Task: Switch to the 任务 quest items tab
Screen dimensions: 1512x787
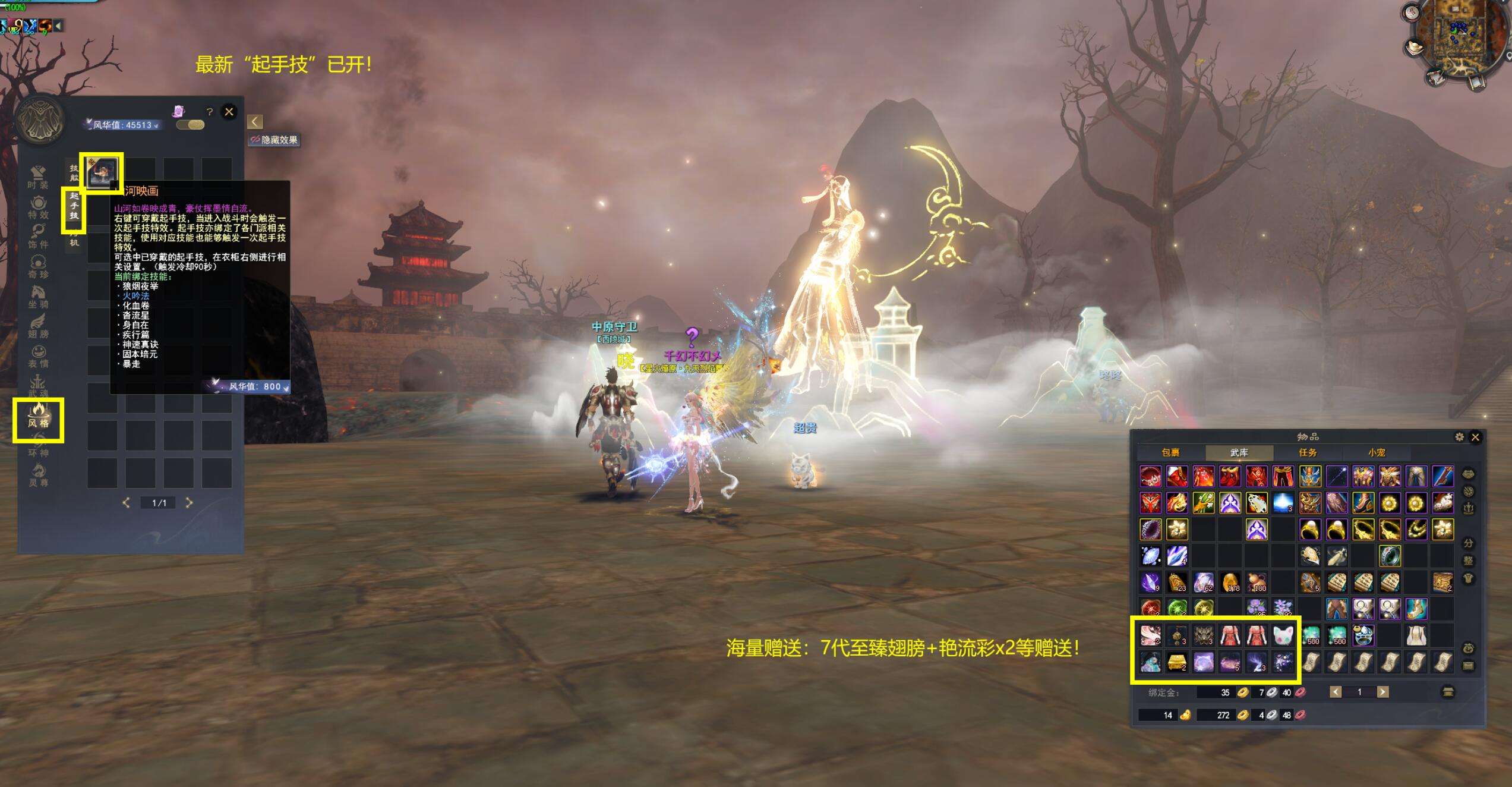Action: coord(1308,453)
